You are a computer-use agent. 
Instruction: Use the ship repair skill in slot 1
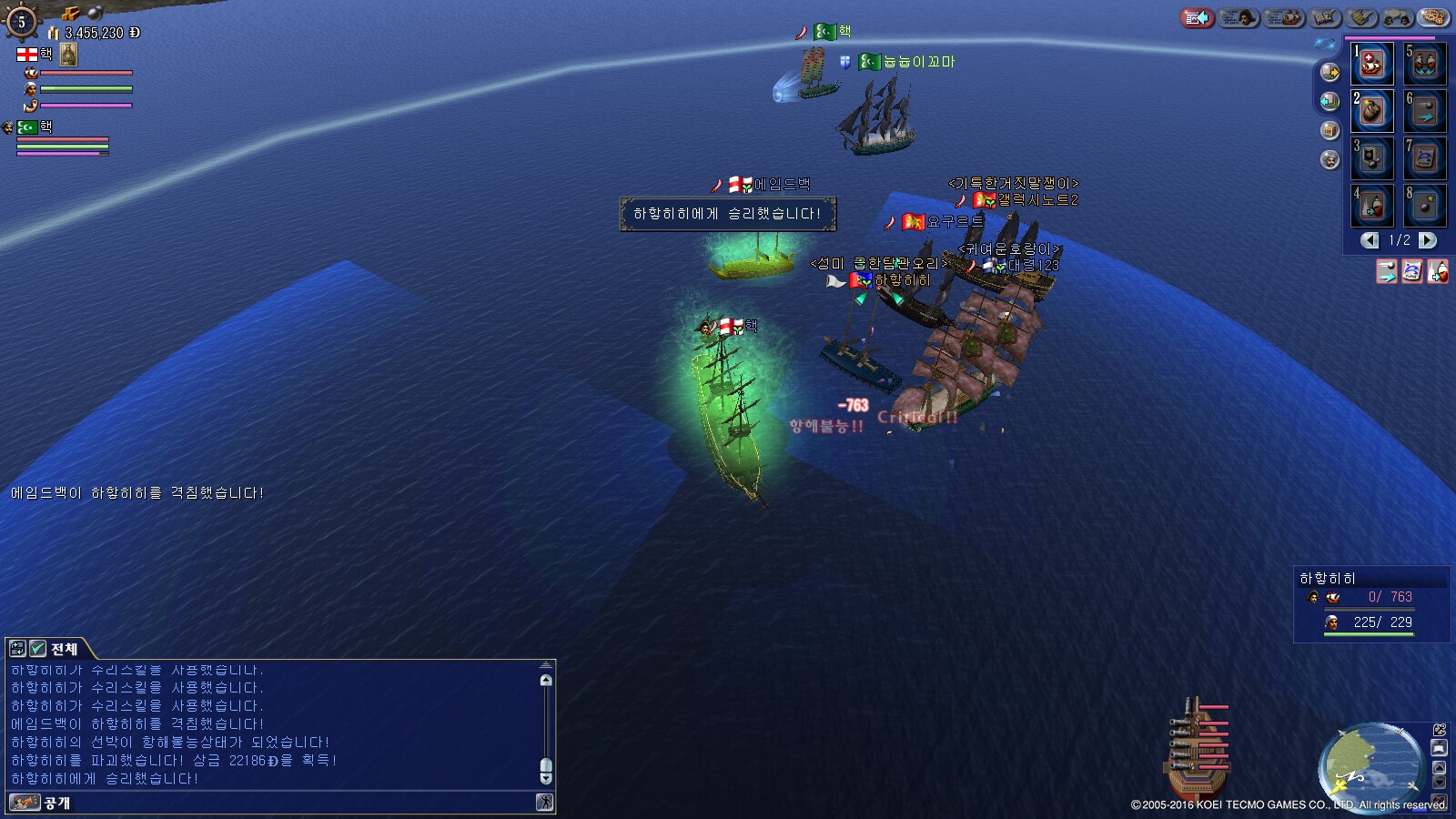[1372, 64]
